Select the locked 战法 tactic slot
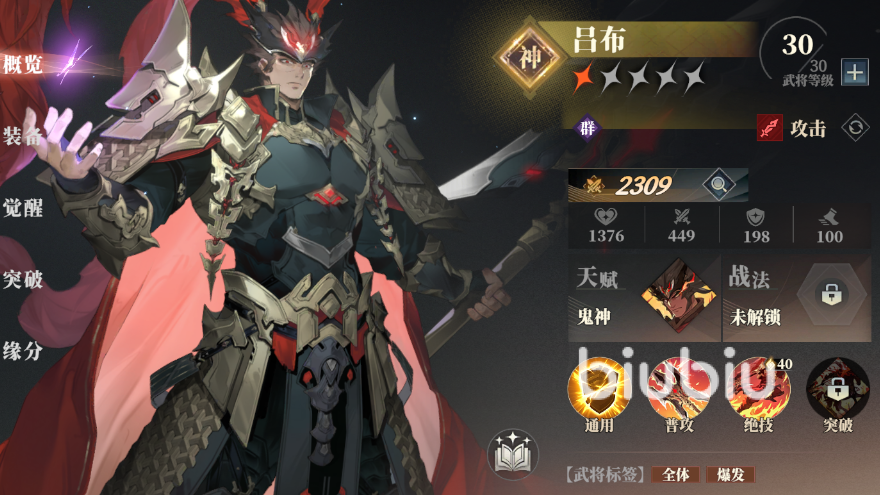880x495 pixels. (831, 294)
